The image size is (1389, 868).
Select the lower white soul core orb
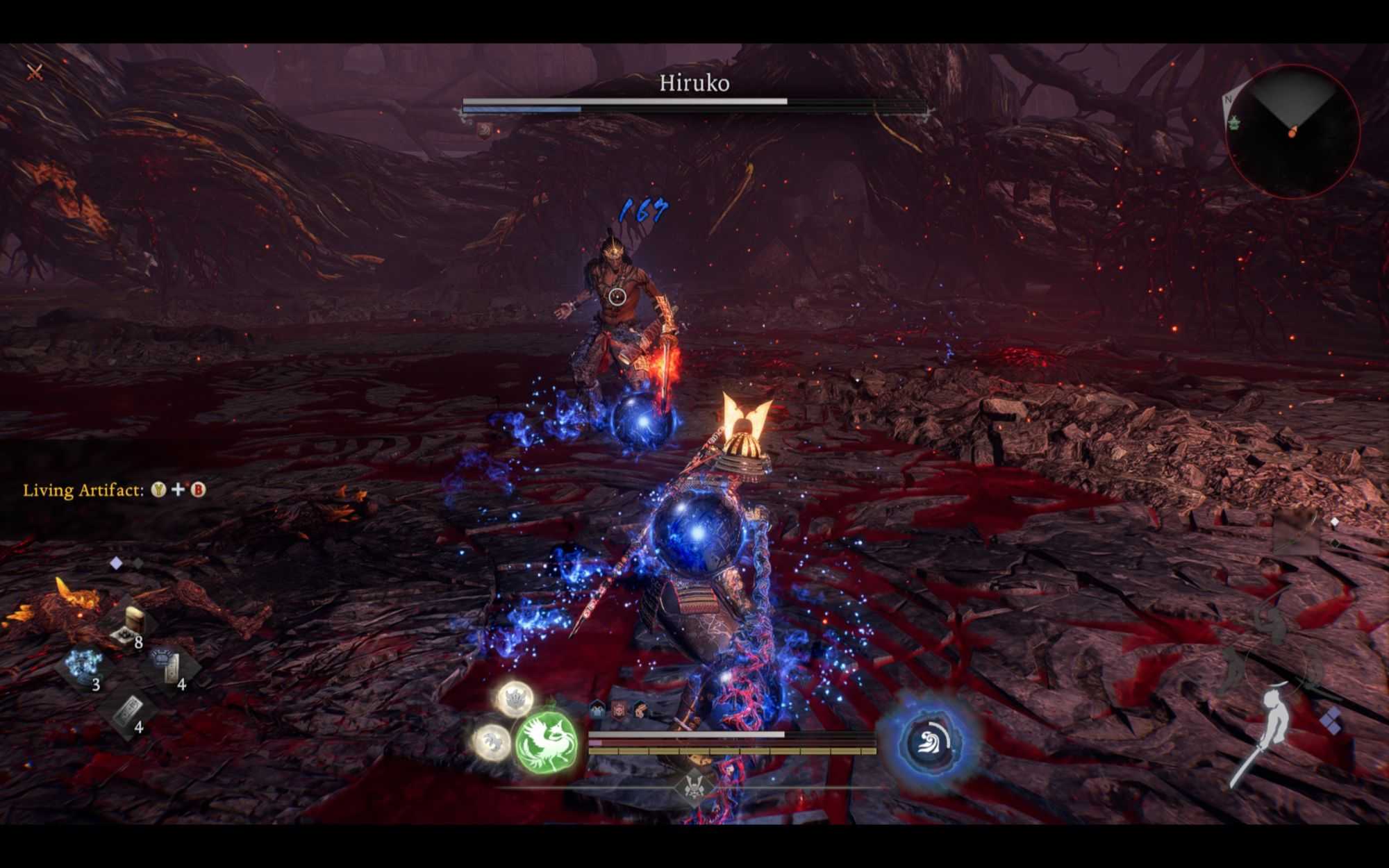(x=492, y=740)
